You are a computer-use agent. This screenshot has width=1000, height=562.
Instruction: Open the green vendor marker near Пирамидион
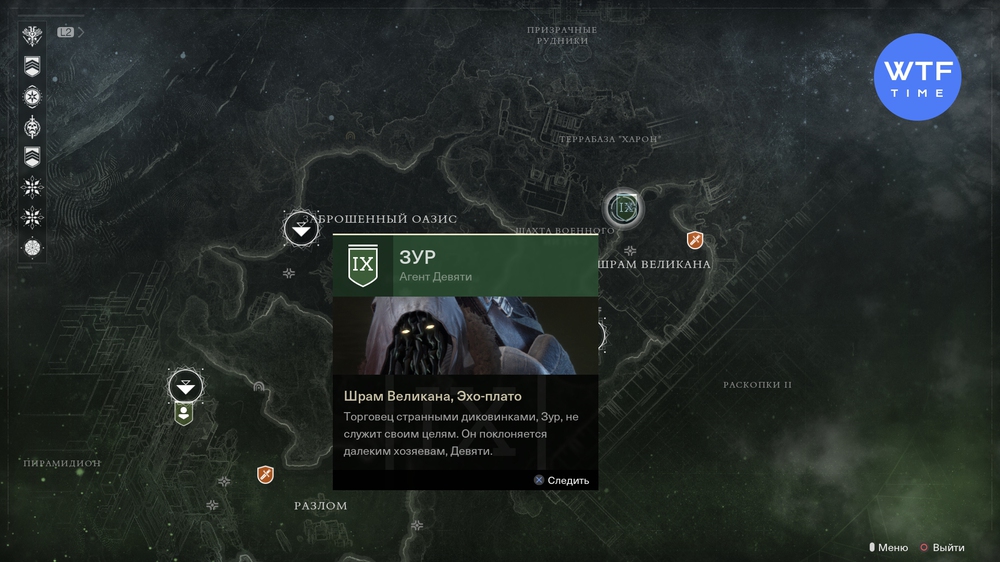coord(184,413)
